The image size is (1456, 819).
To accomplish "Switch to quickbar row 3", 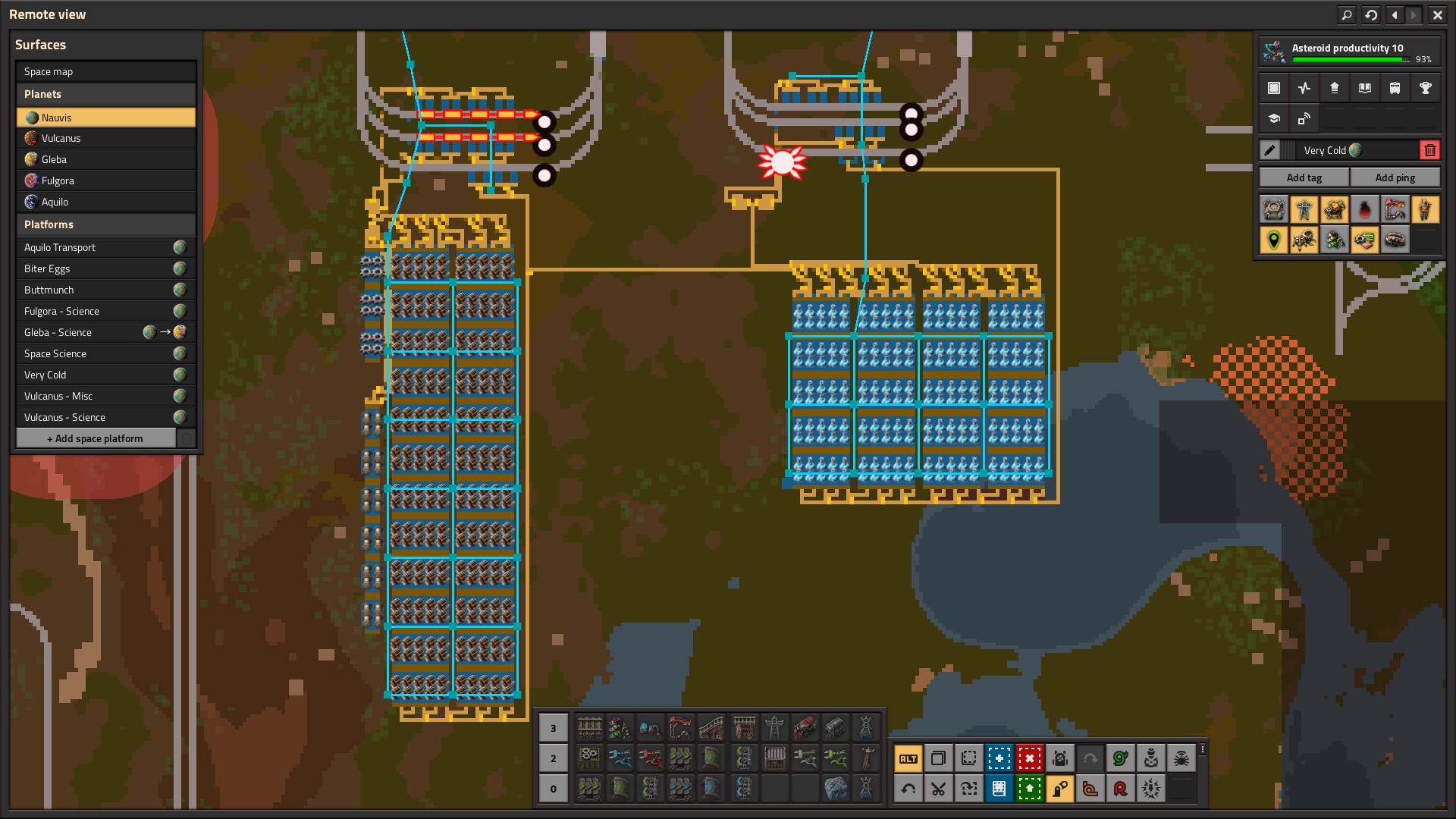I will [553, 728].
